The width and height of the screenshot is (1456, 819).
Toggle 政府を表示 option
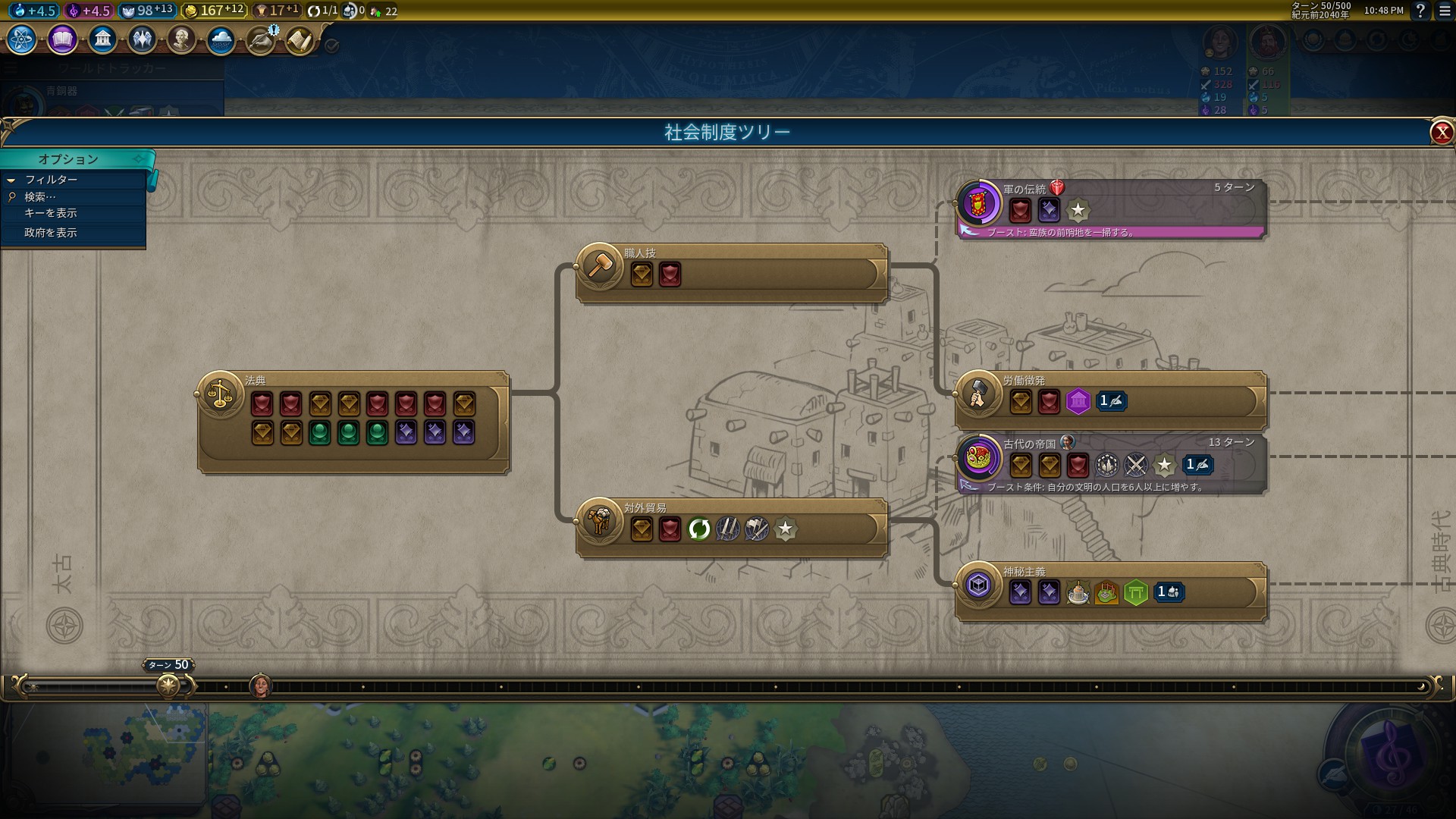(x=51, y=233)
